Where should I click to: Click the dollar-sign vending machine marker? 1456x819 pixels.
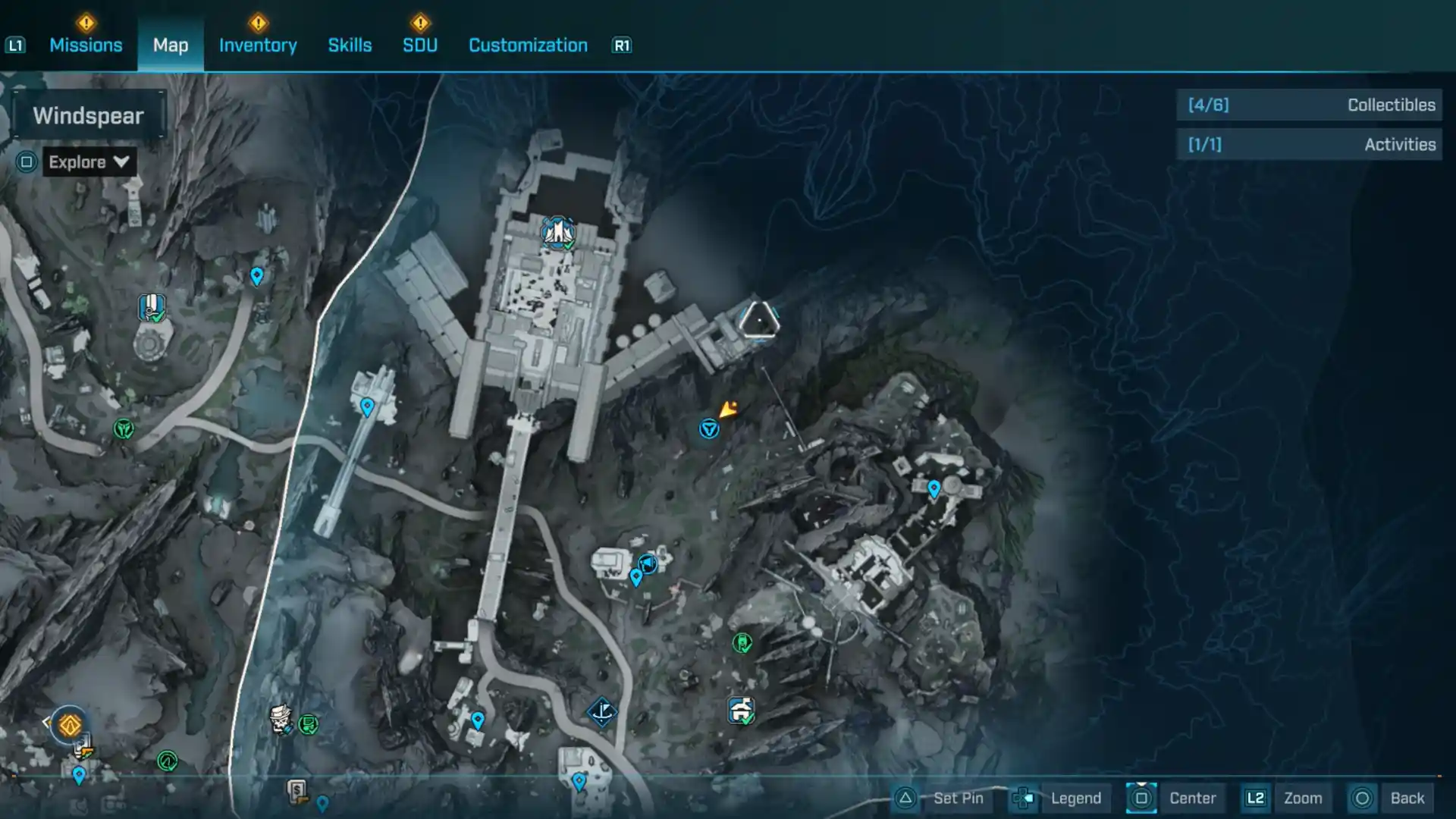297,792
